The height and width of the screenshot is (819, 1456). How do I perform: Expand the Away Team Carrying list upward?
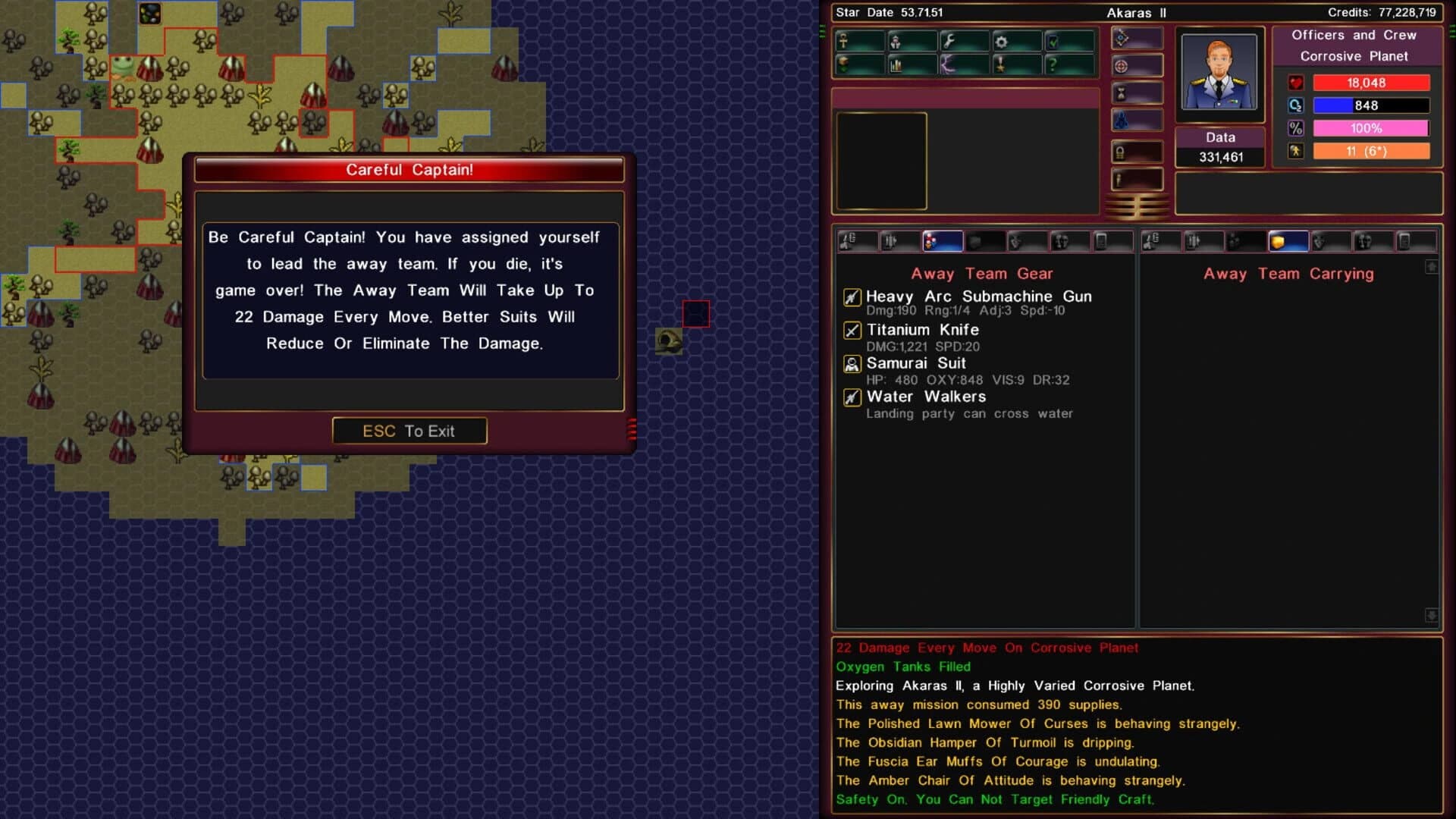1433,267
